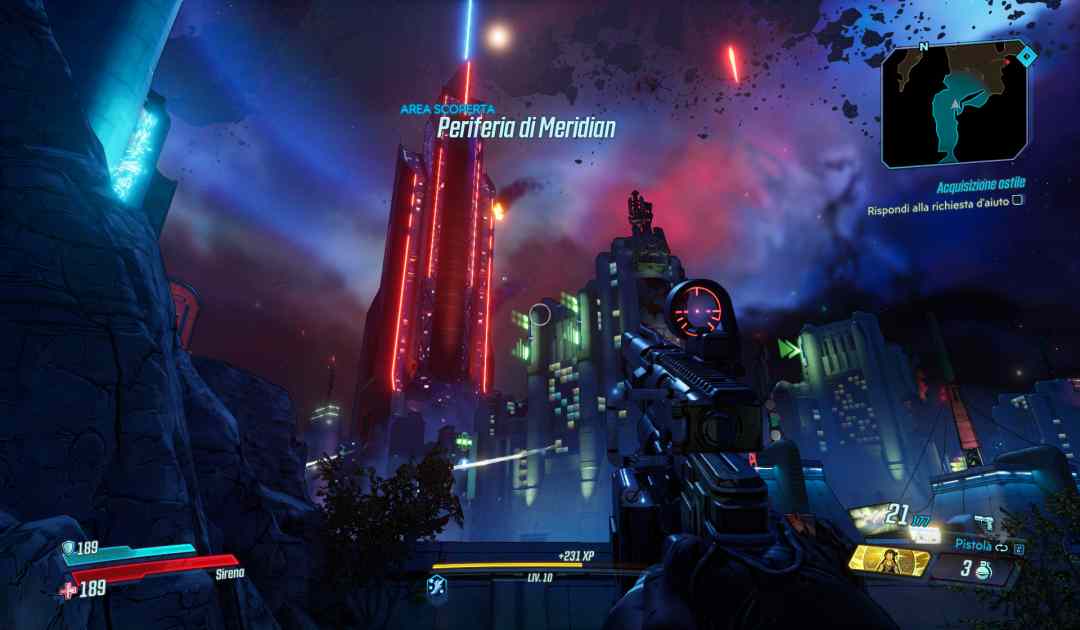The image size is (1080, 630).
Task: Click the cyan diamond mission marker on minimap
Action: pos(1026,58)
